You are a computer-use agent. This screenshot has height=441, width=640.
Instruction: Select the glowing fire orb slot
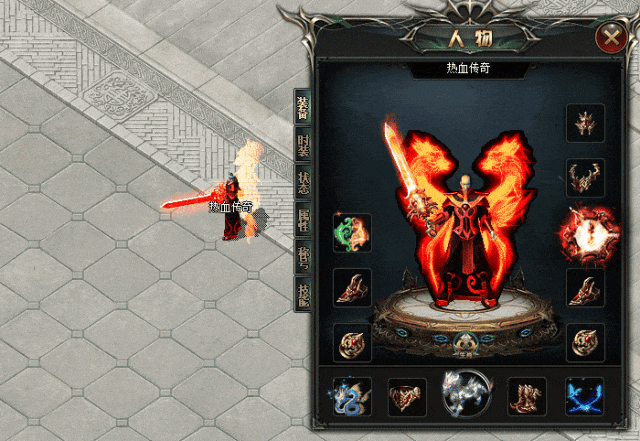click(583, 233)
